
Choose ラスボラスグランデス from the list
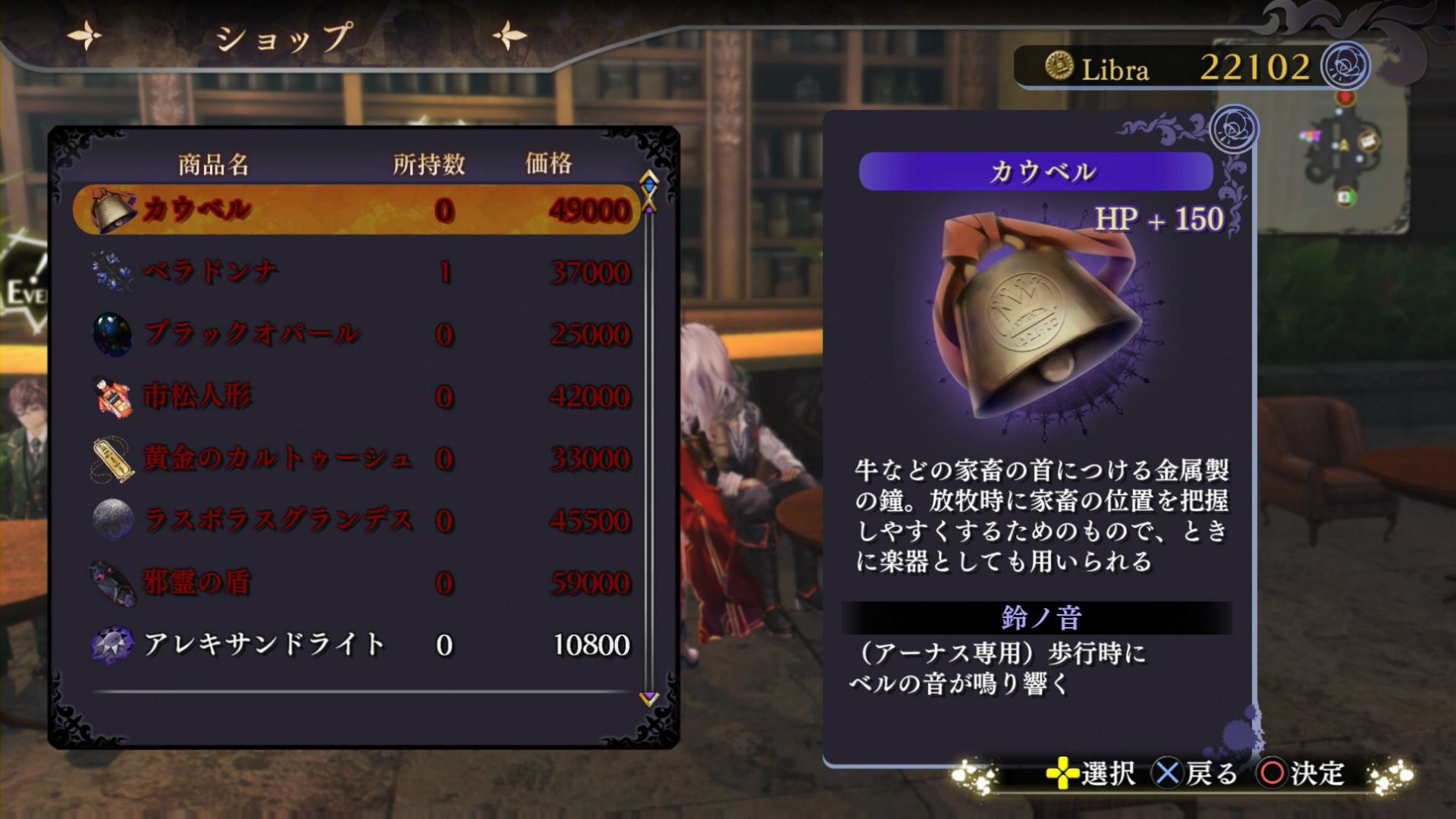[x=356, y=520]
